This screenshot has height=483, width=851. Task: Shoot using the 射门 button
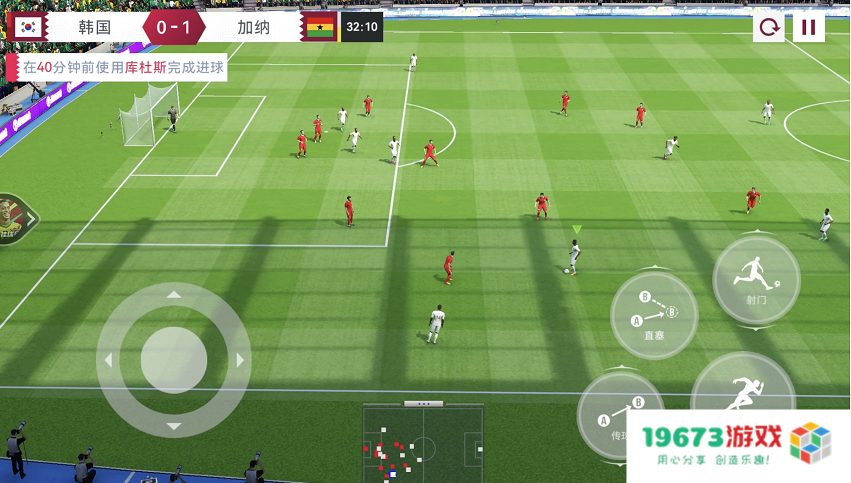tap(756, 279)
